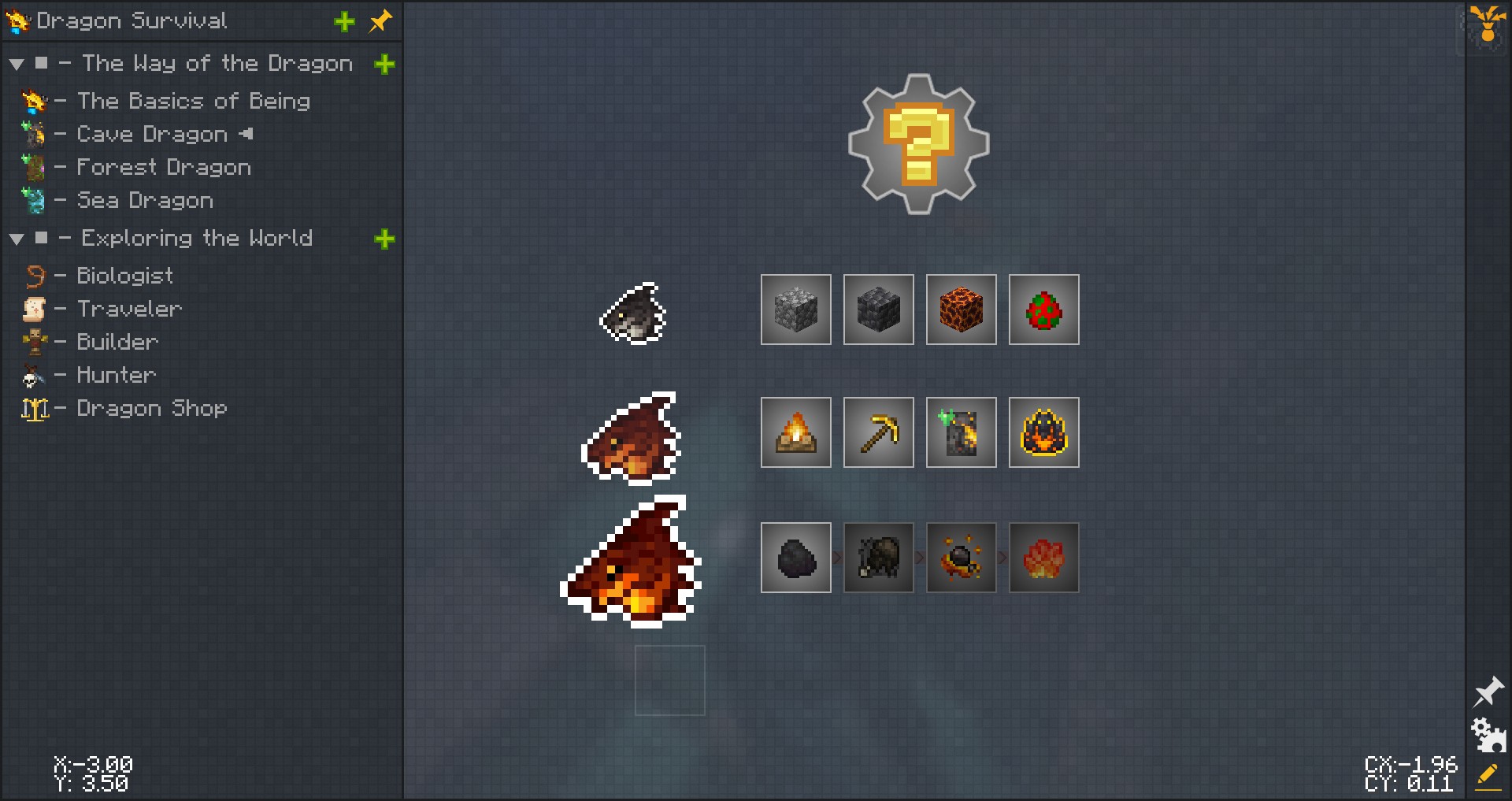Image resolution: width=1512 pixels, height=801 pixels.
Task: Show the Hunter chapter
Action: click(x=116, y=375)
